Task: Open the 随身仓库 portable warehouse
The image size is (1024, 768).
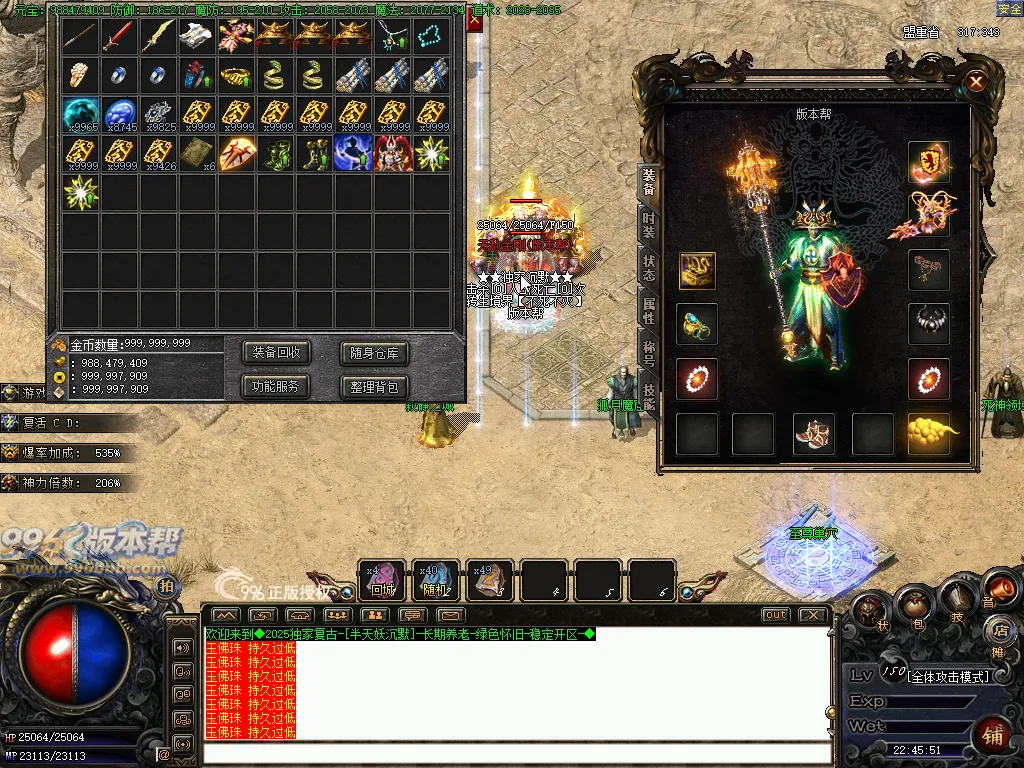Action: (374, 352)
